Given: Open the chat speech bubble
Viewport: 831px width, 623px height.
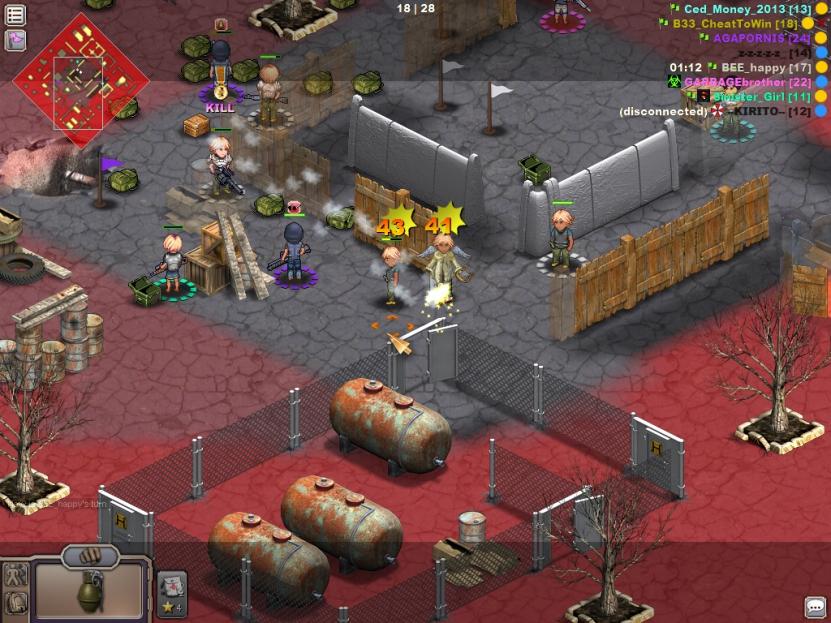Looking at the screenshot, I should point(815,607).
